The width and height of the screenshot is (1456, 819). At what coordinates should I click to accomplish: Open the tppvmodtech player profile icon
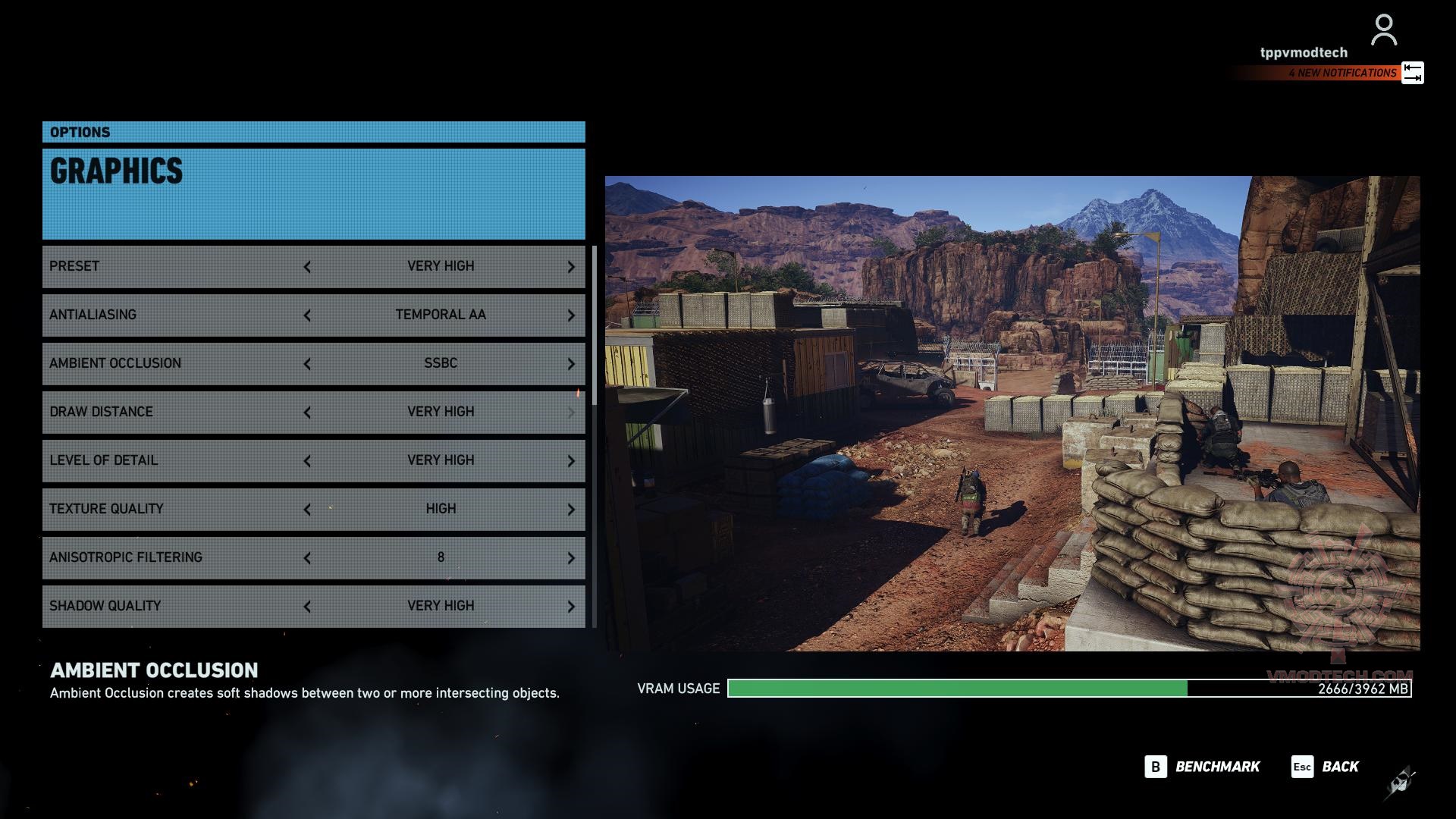coord(1383,30)
